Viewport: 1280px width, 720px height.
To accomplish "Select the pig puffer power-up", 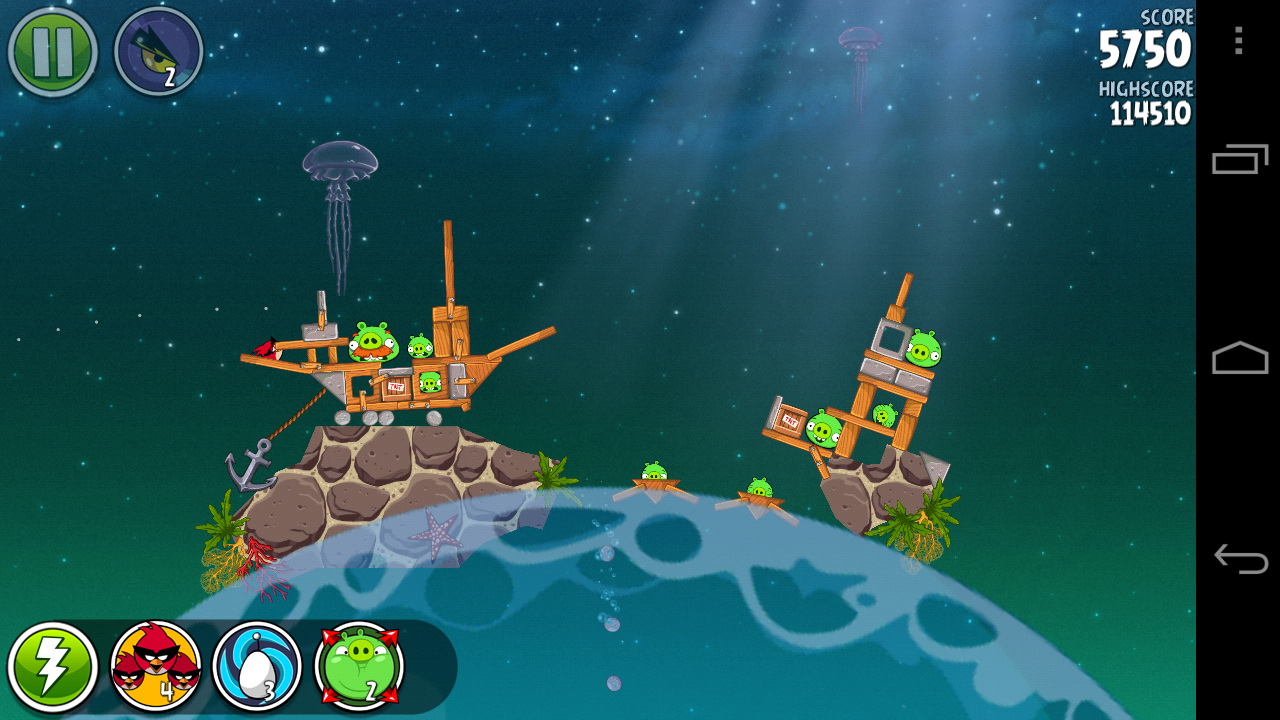I will [x=359, y=667].
